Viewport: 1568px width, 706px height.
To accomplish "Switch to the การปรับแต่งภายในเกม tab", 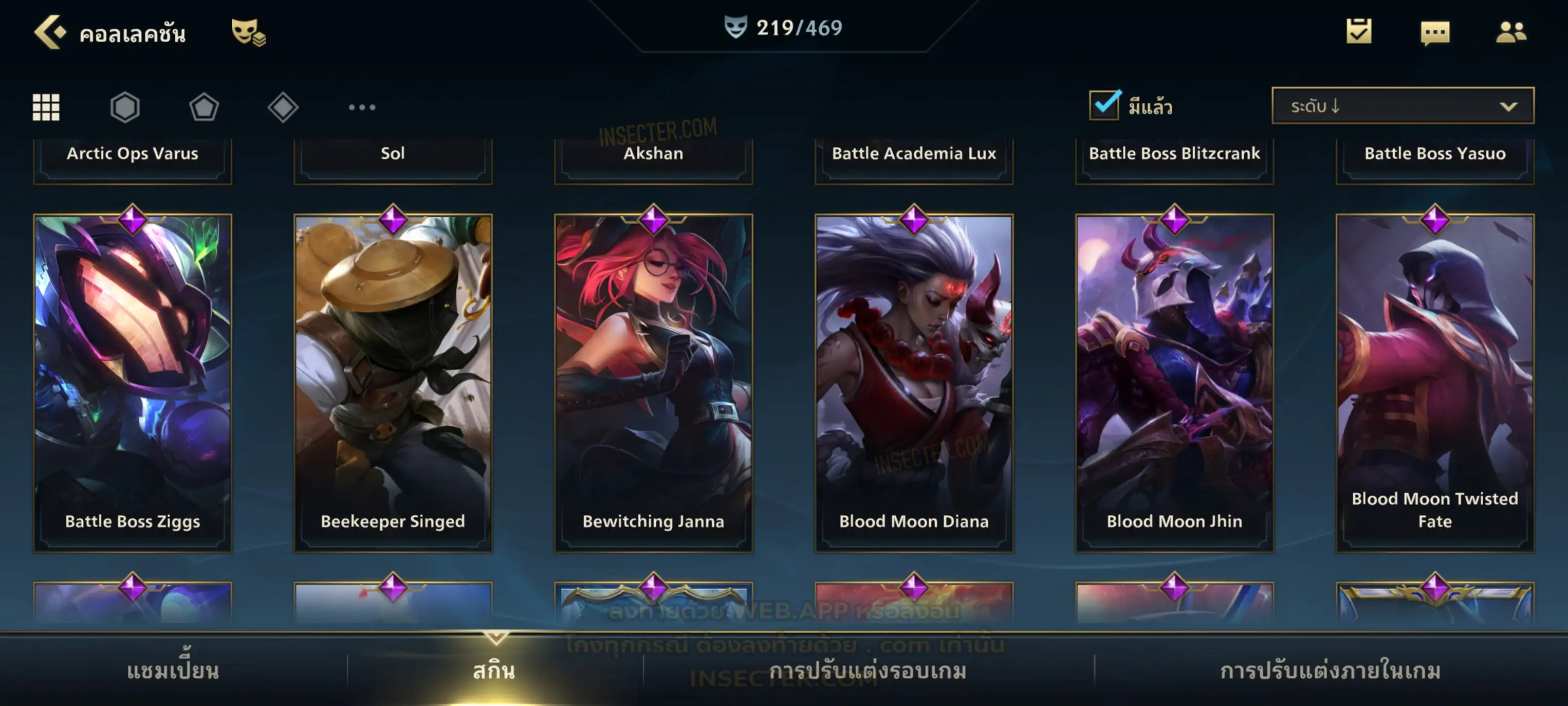I will 1330,671.
